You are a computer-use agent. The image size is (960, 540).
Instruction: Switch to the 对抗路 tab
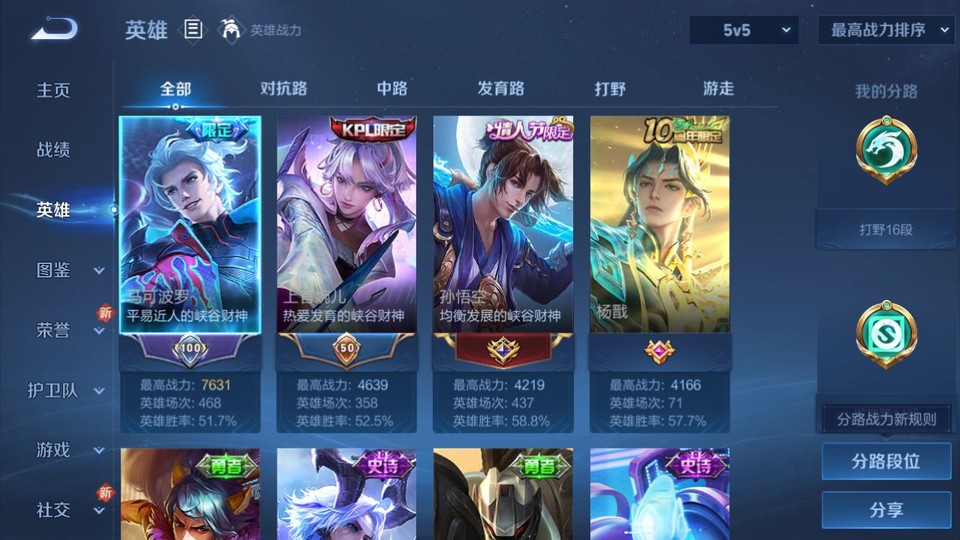tap(283, 89)
